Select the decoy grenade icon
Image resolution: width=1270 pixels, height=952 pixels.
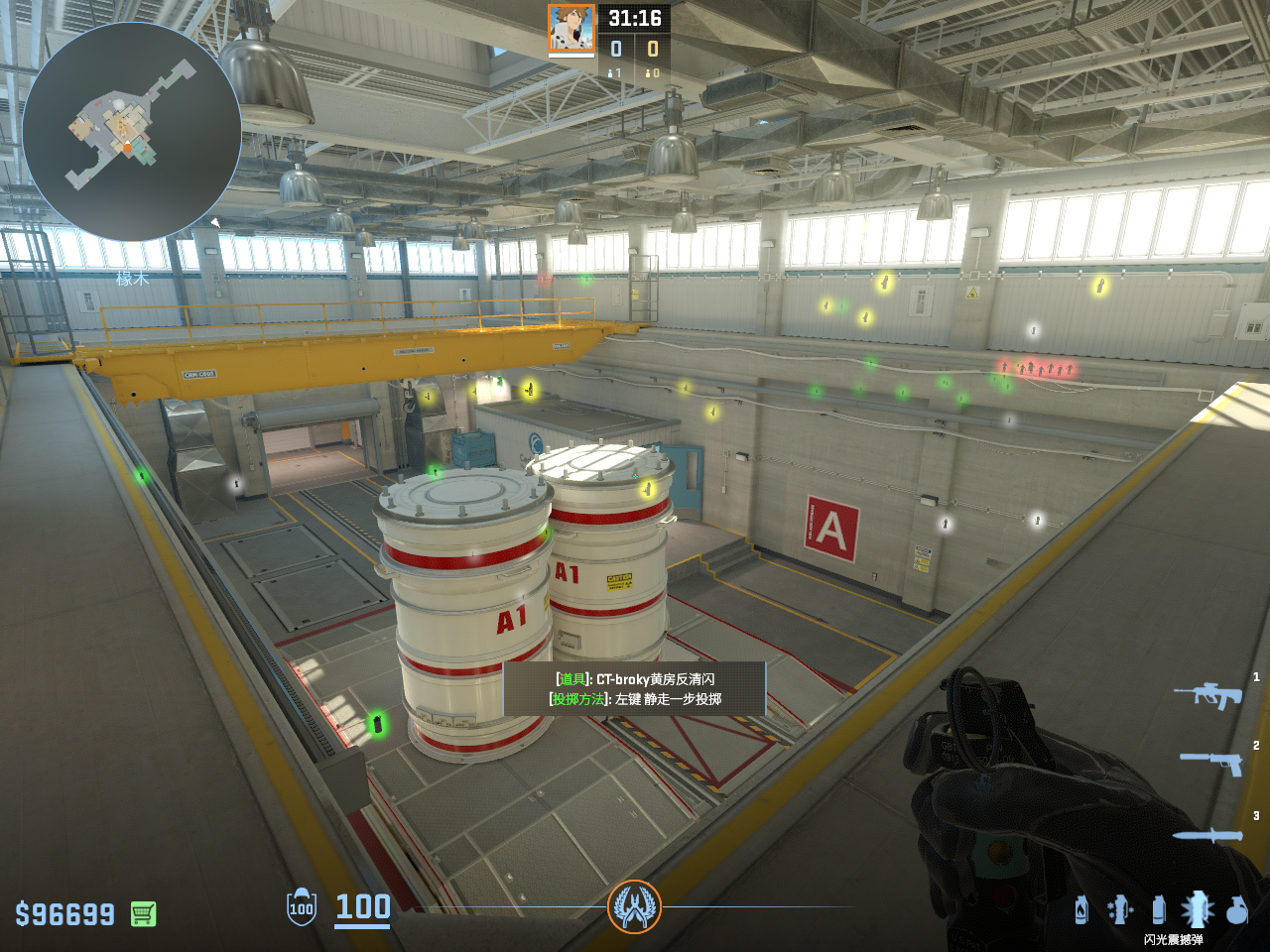(x=1120, y=908)
